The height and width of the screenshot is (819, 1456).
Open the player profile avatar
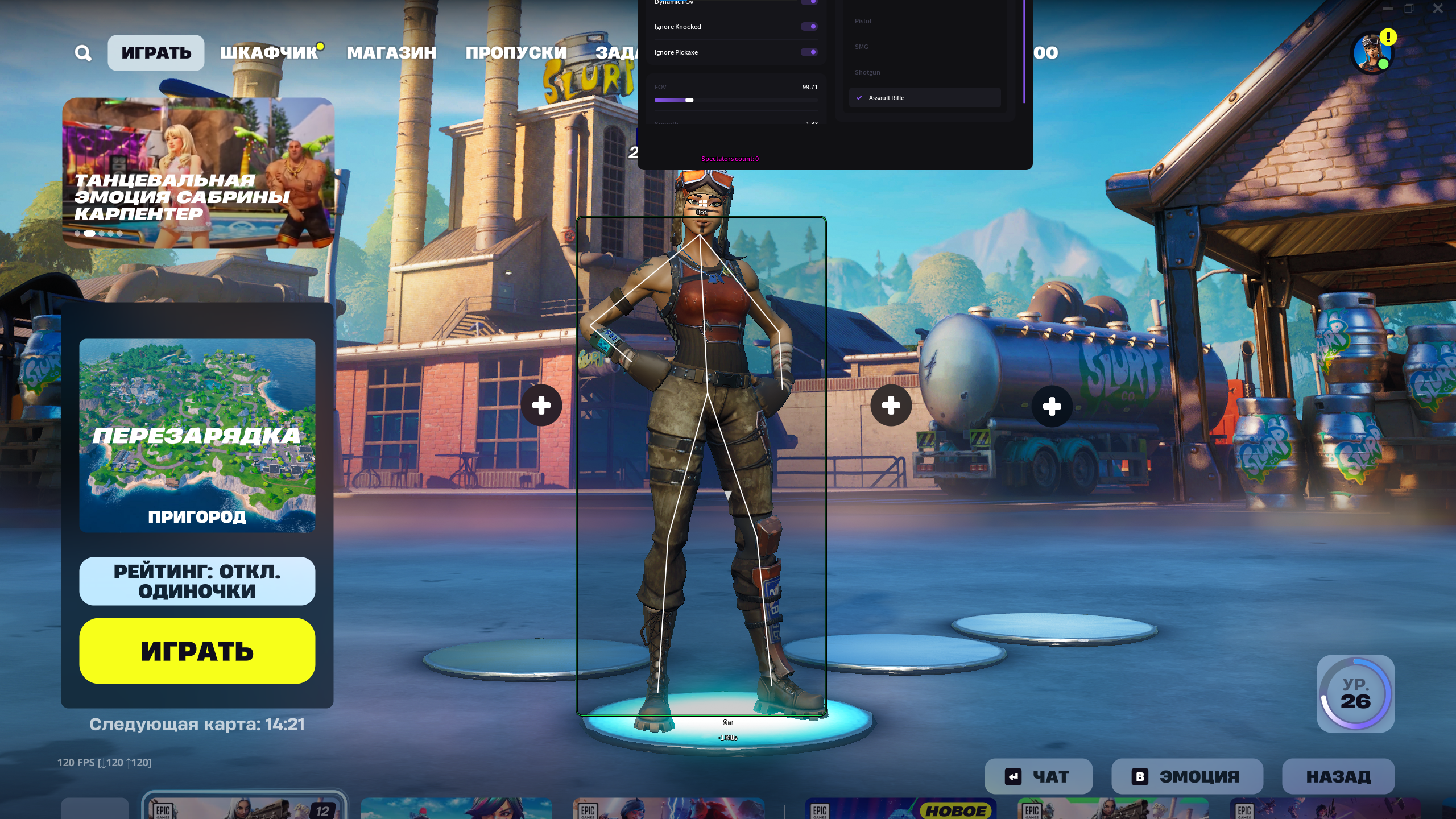tap(1372, 53)
